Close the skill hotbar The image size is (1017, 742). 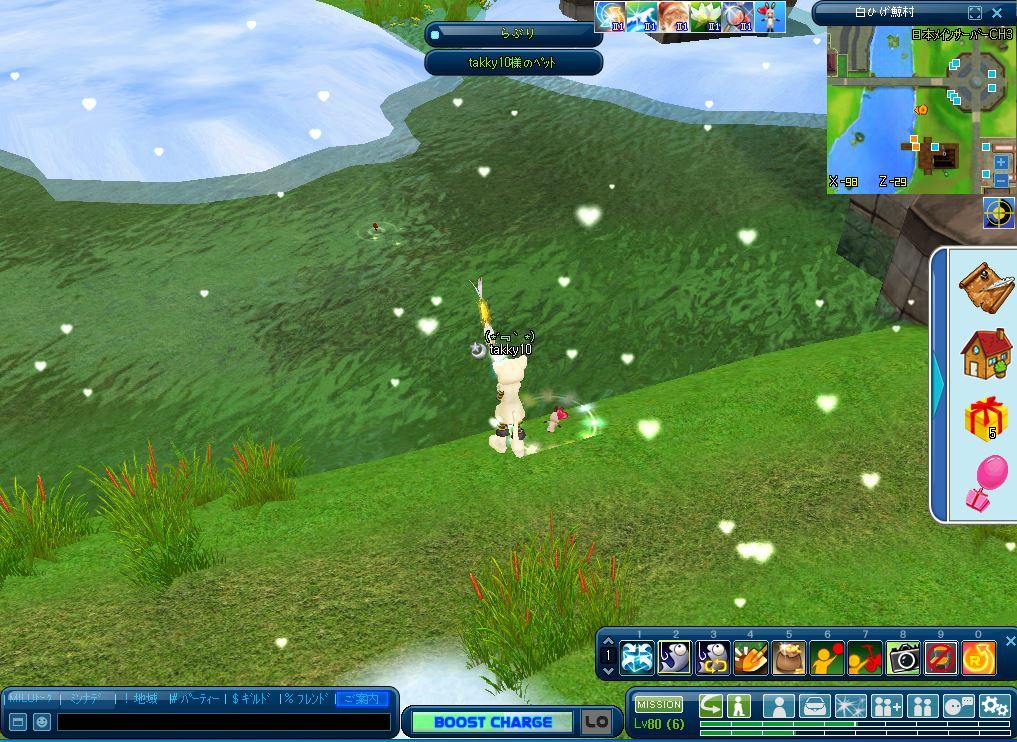1009,641
